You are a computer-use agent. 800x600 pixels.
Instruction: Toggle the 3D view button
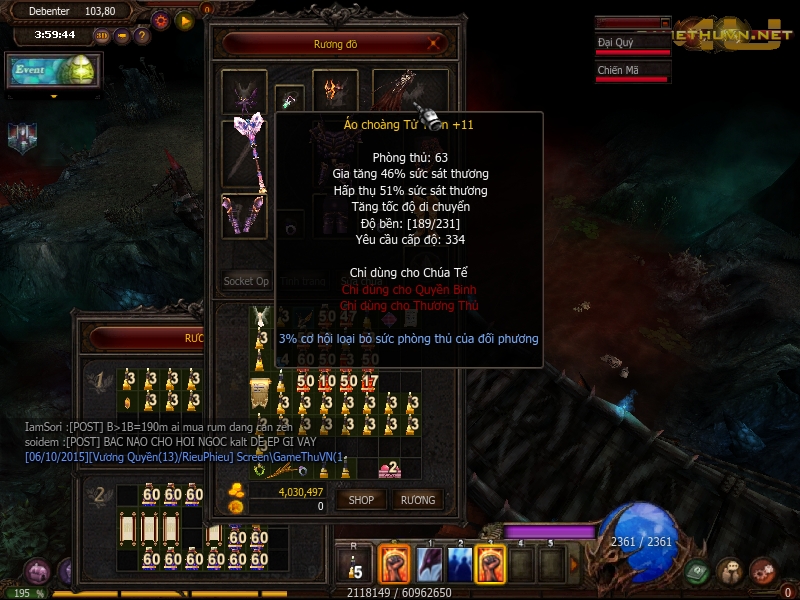pos(102,36)
